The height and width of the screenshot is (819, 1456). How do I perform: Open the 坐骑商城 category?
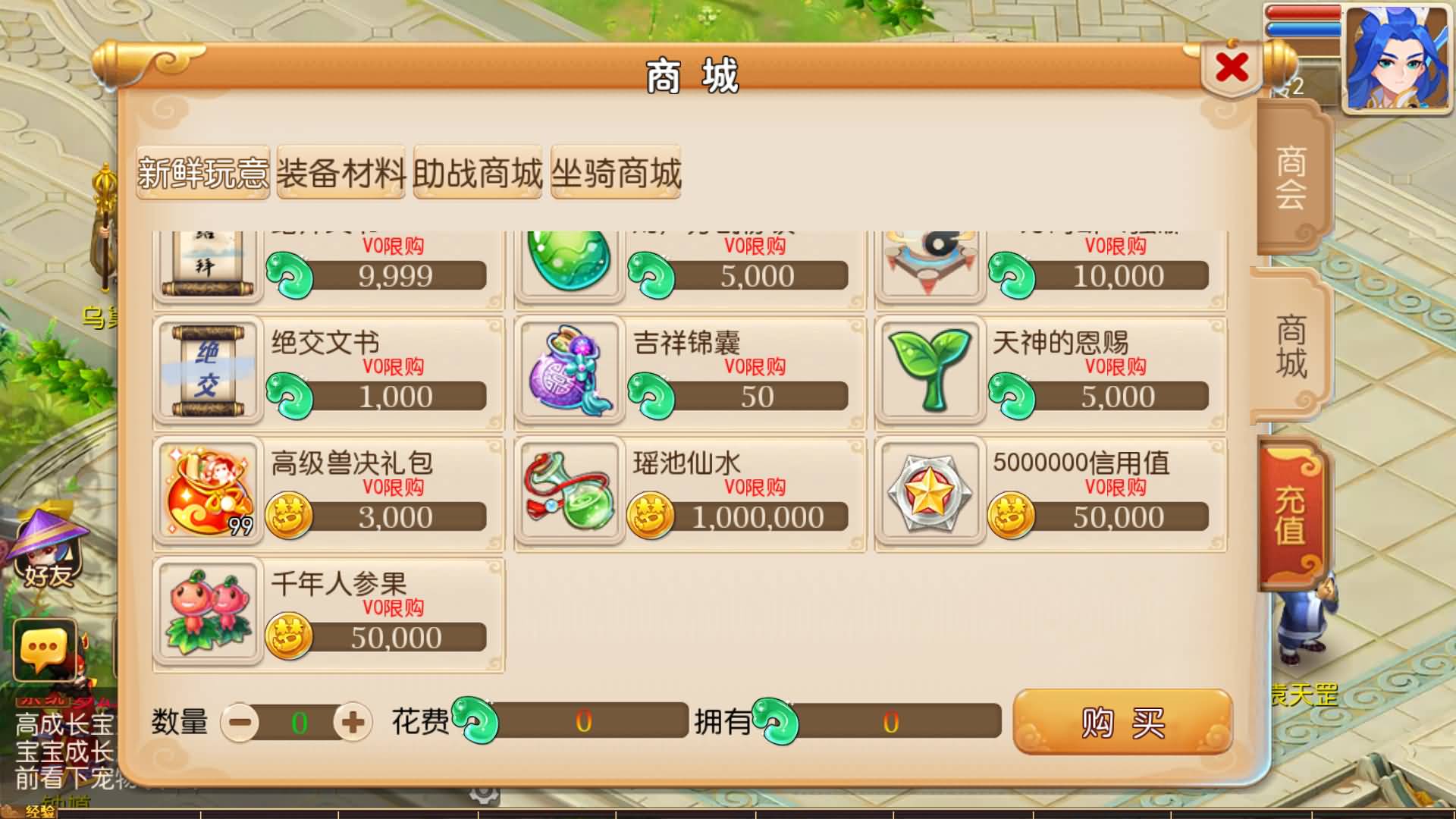coord(616,174)
